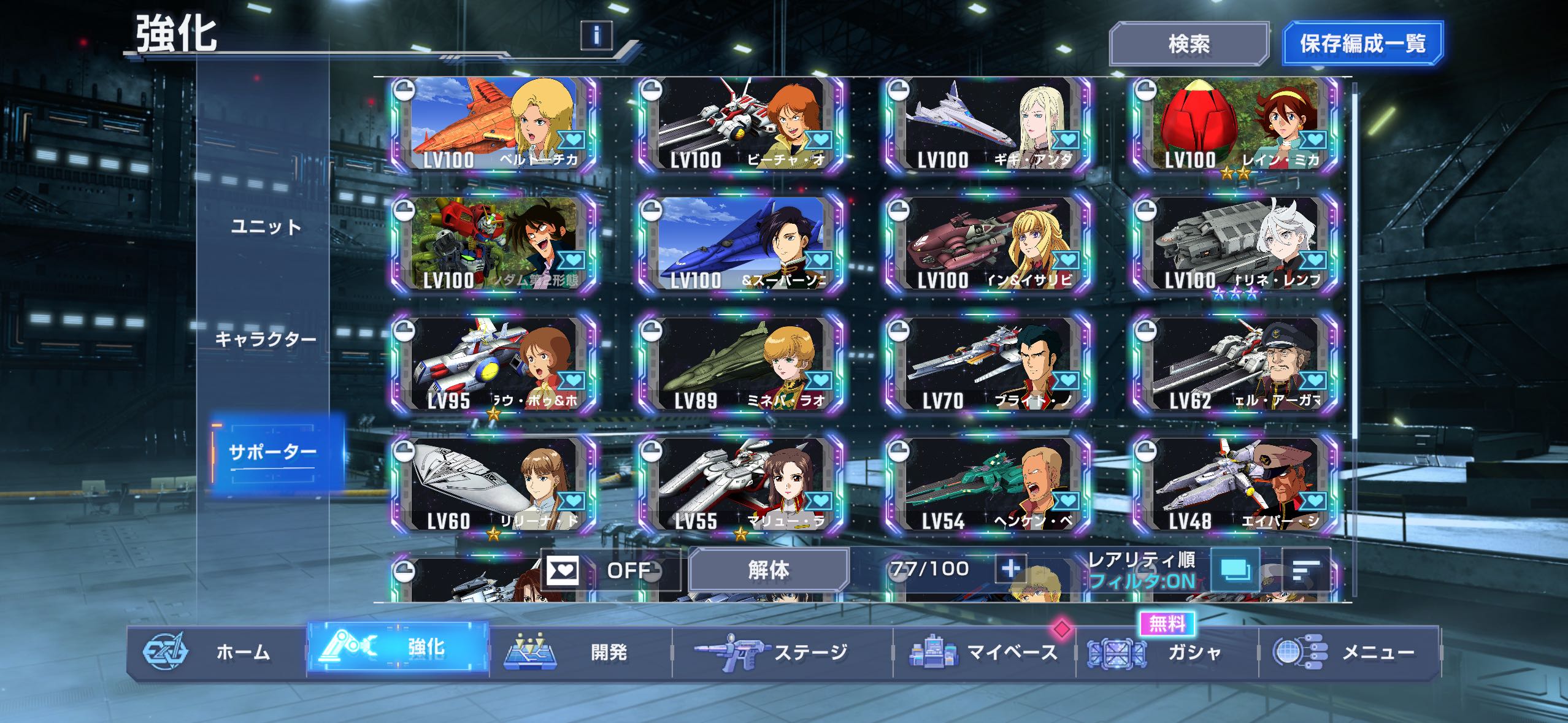
Task: Switch to the ユニット tab
Action: pos(266,228)
